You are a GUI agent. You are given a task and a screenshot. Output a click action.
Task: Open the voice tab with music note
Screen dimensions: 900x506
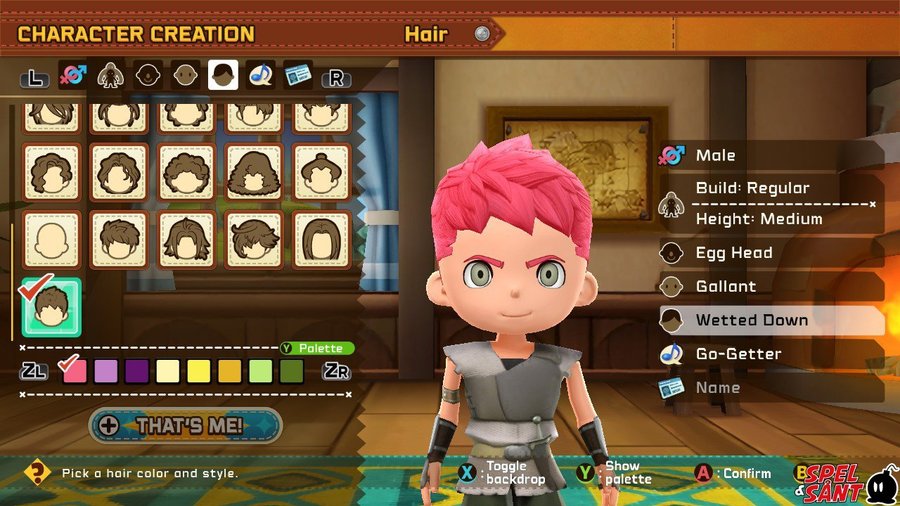(261, 76)
